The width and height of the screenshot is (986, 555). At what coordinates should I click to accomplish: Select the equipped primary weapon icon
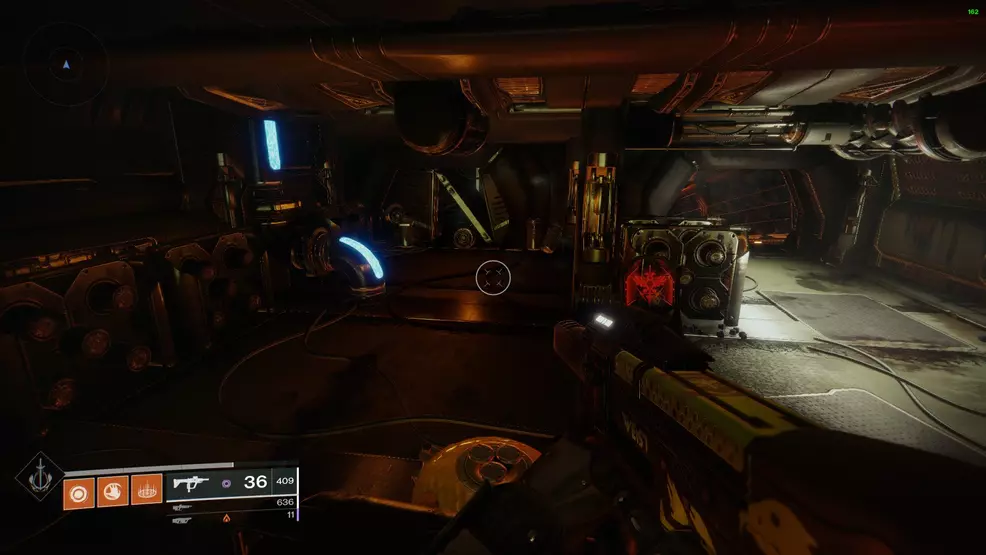pos(189,482)
